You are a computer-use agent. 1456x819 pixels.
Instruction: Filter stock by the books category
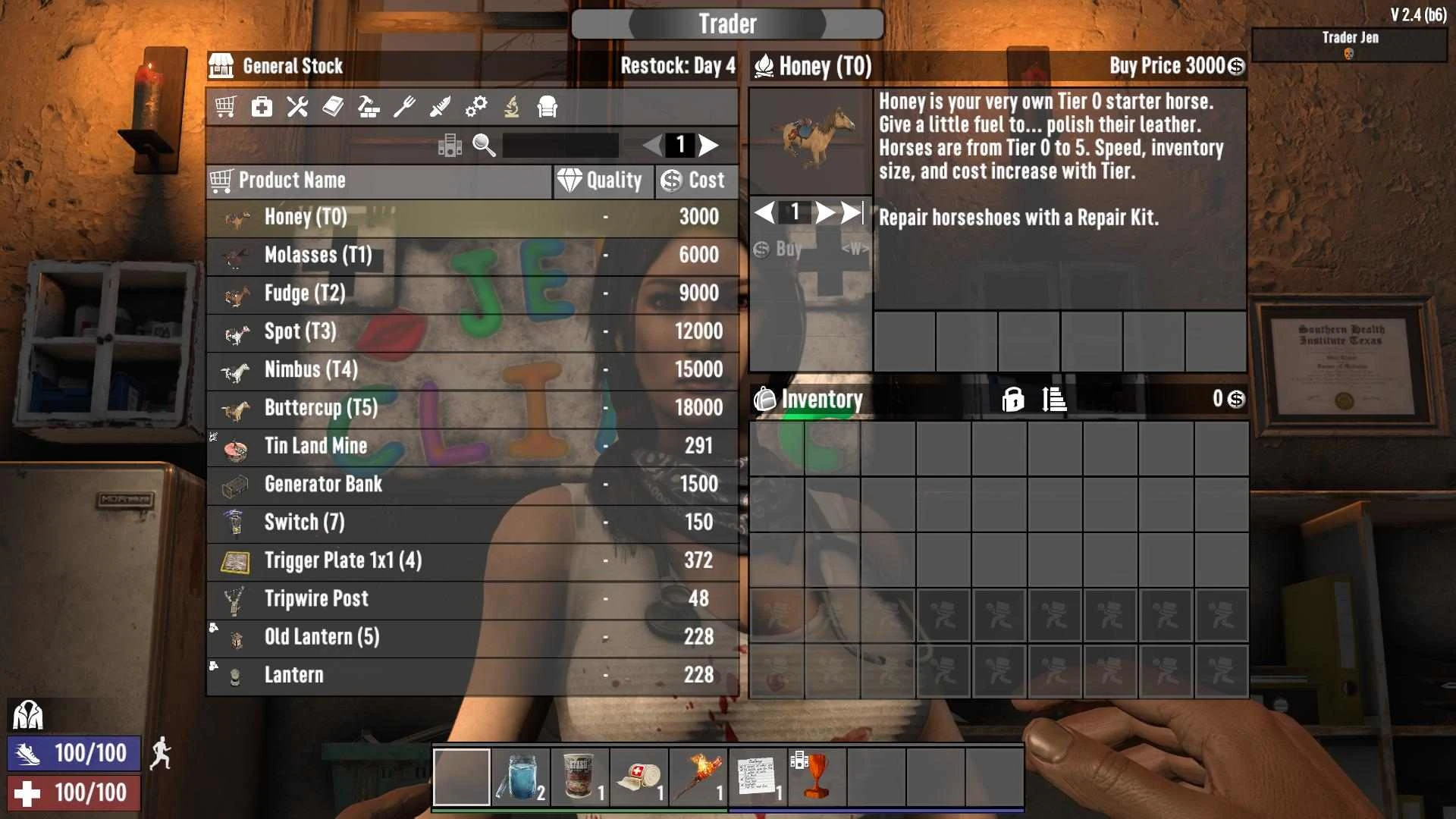click(x=333, y=107)
